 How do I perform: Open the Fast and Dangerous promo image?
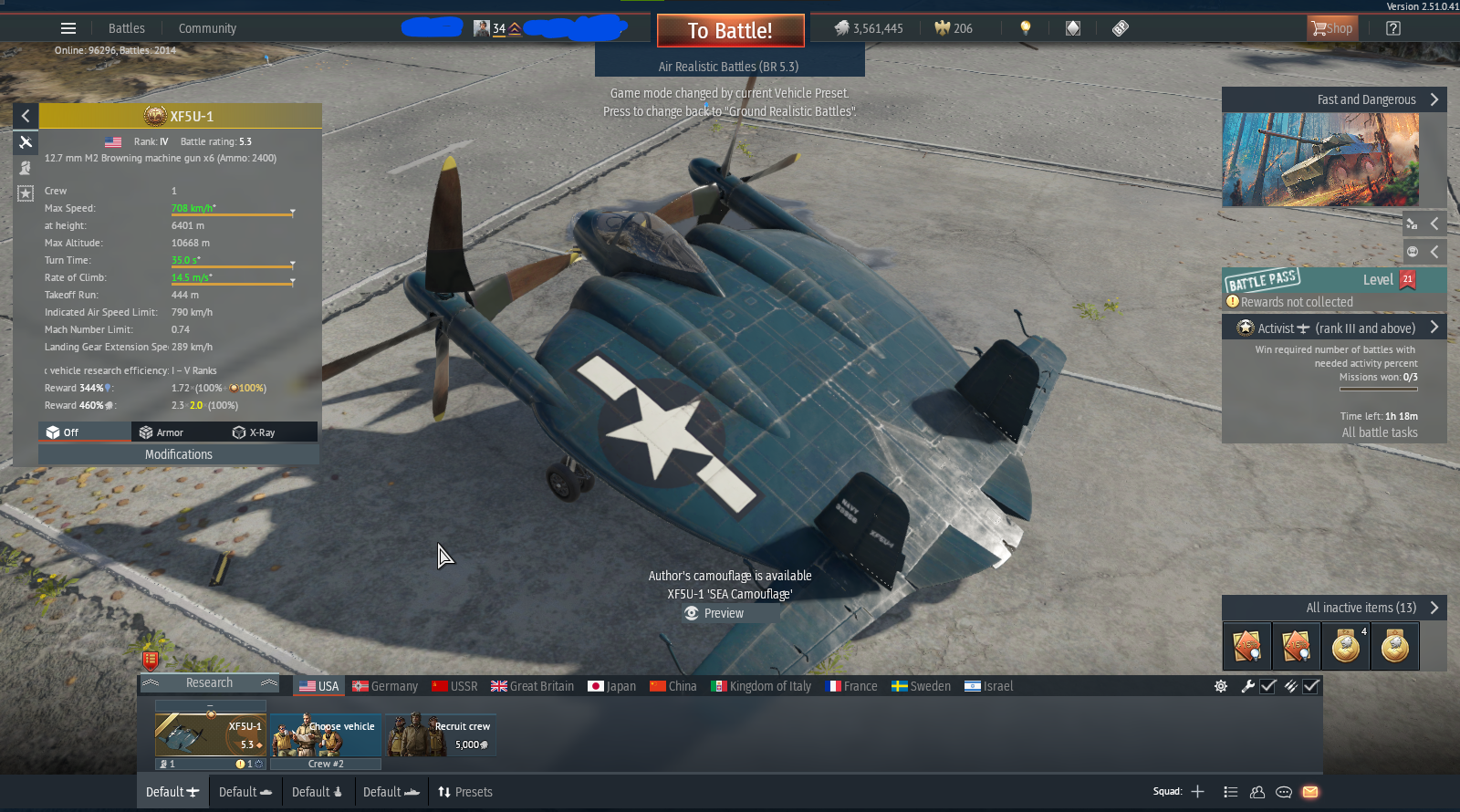[1320, 160]
